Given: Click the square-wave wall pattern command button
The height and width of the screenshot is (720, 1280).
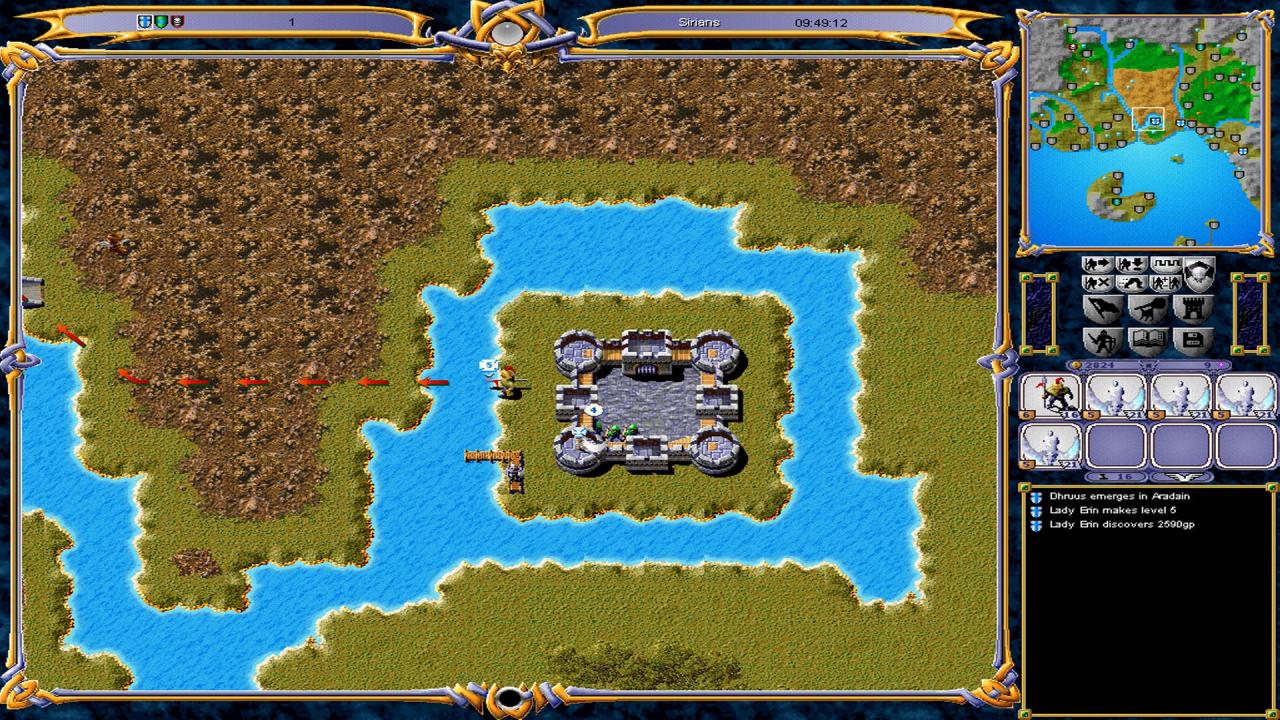Looking at the screenshot, I should coord(1166,265).
